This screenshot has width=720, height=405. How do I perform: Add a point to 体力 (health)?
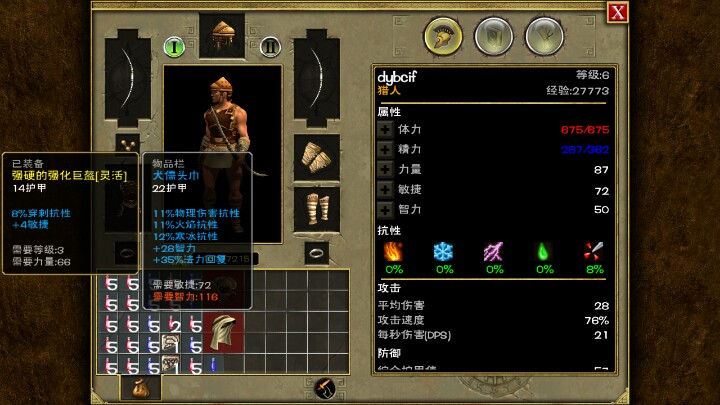click(385, 129)
